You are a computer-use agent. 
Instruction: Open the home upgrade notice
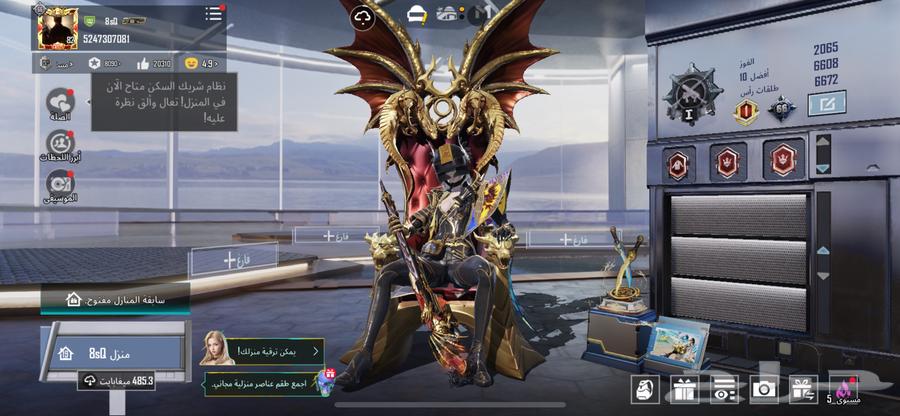[x=262, y=351]
